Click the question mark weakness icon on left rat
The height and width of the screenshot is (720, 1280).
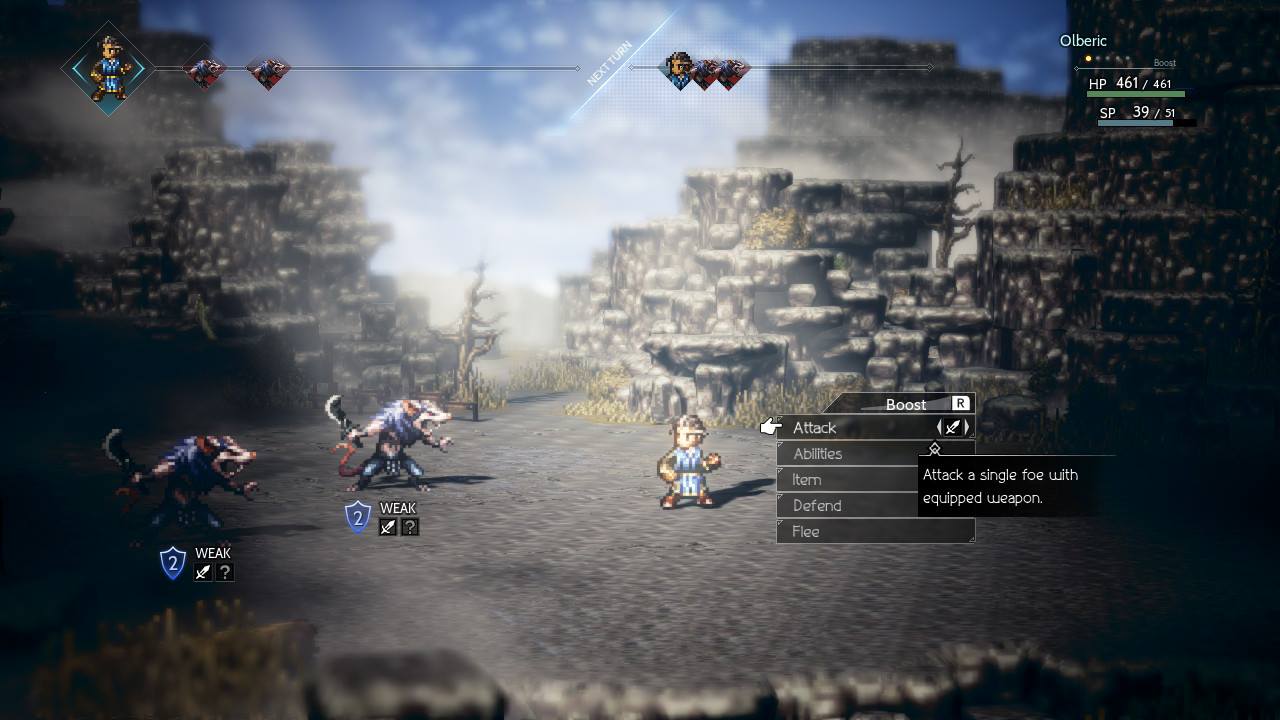click(225, 572)
